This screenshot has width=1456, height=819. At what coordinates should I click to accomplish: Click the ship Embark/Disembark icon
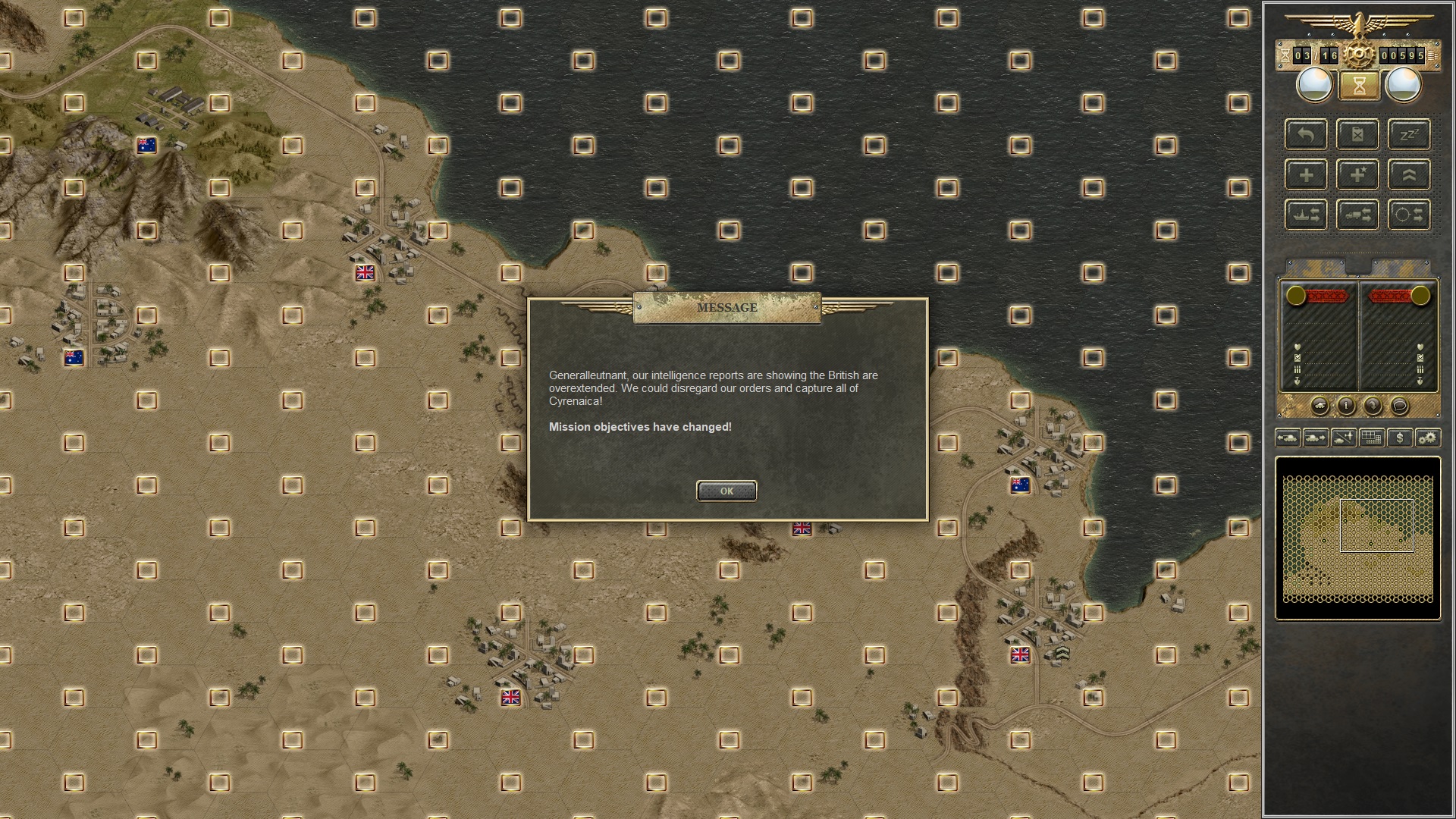(x=1306, y=215)
